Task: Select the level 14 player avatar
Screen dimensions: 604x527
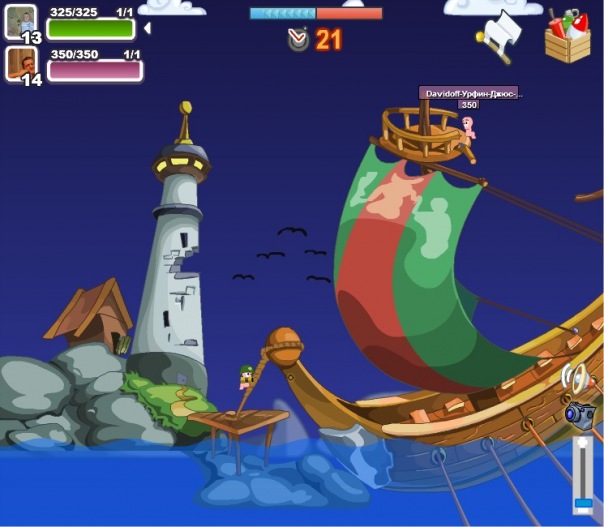Action: (x=21, y=64)
